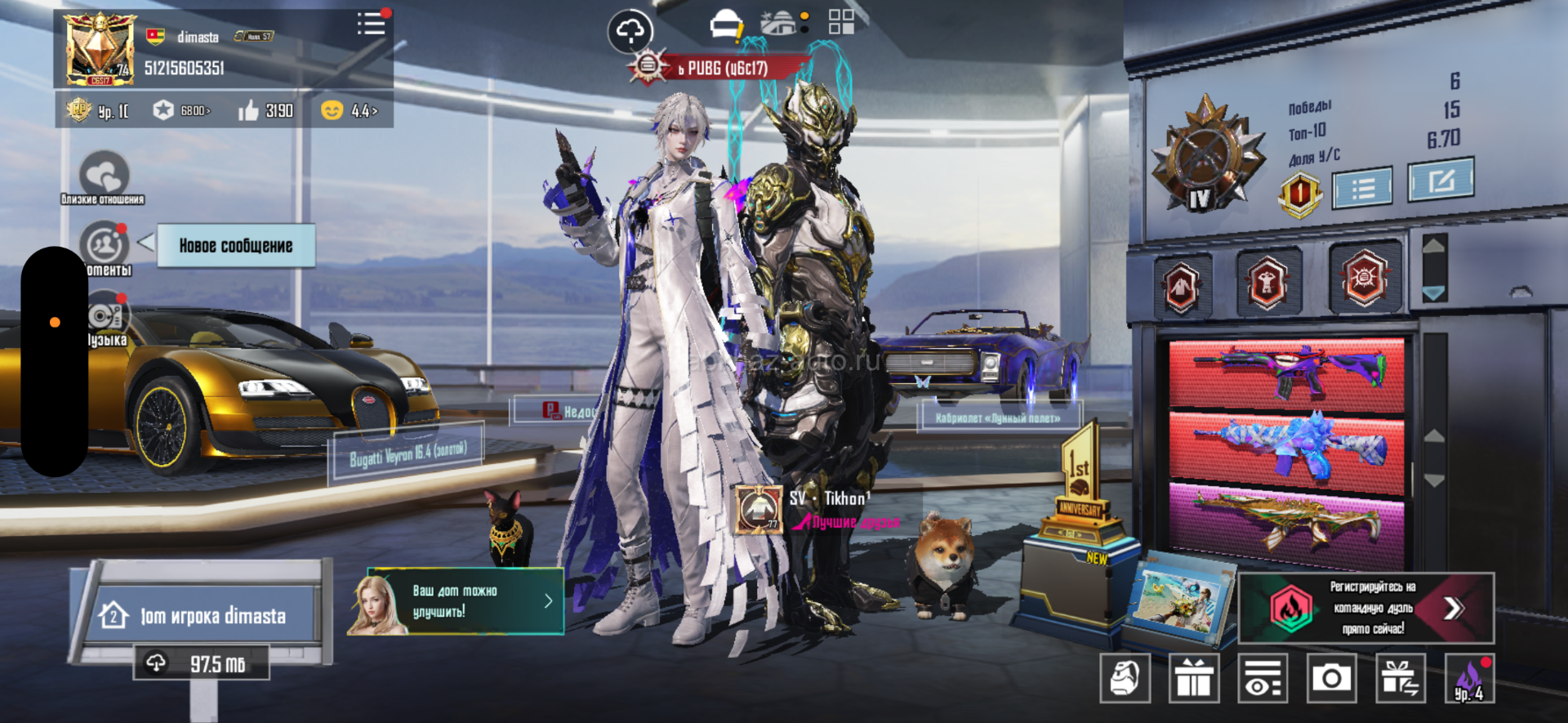
Task: Select the purple-green rifle skin thumbnail
Action: (x=1287, y=371)
